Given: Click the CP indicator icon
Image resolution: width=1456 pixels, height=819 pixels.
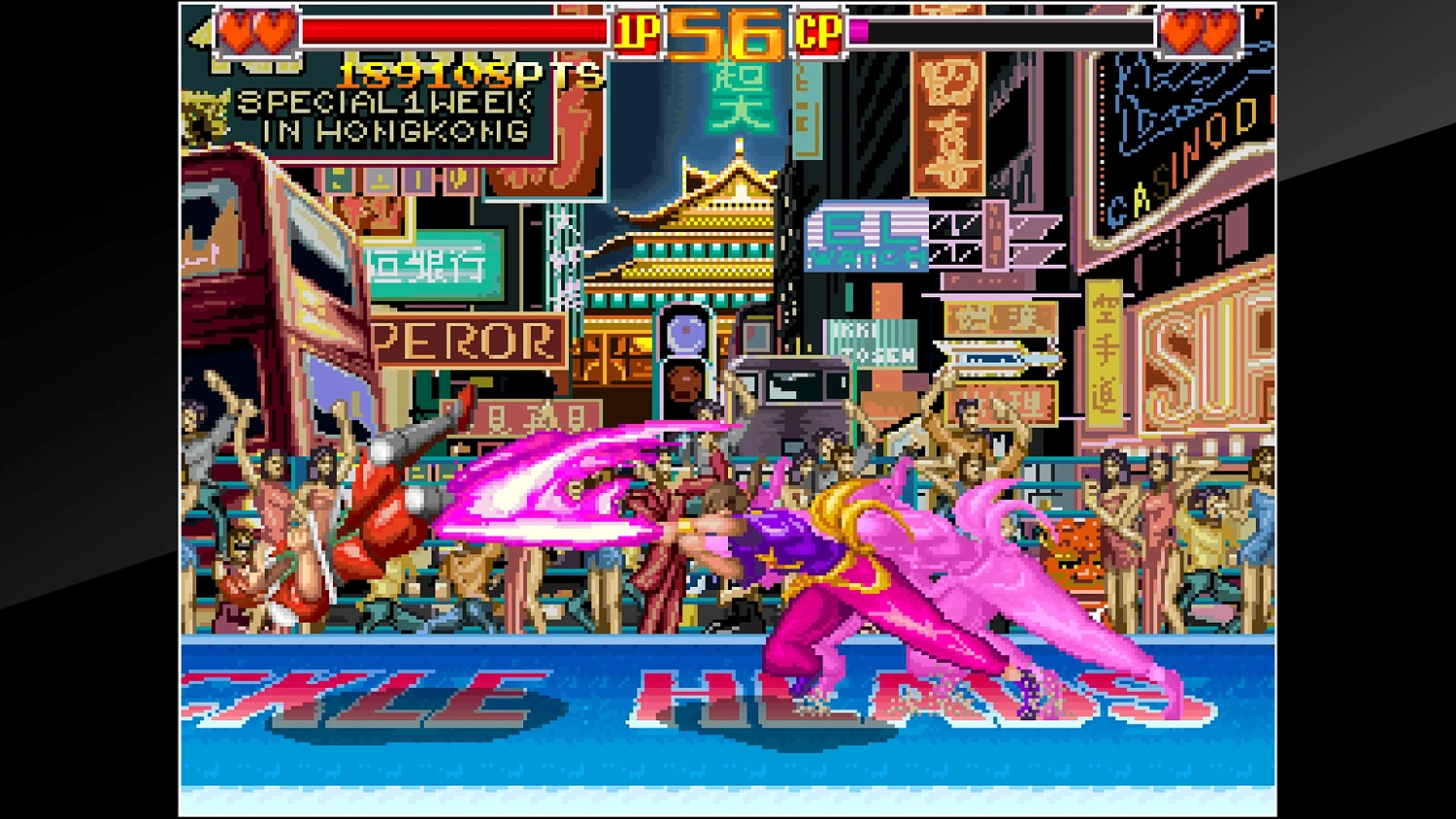Looking at the screenshot, I should (820, 31).
